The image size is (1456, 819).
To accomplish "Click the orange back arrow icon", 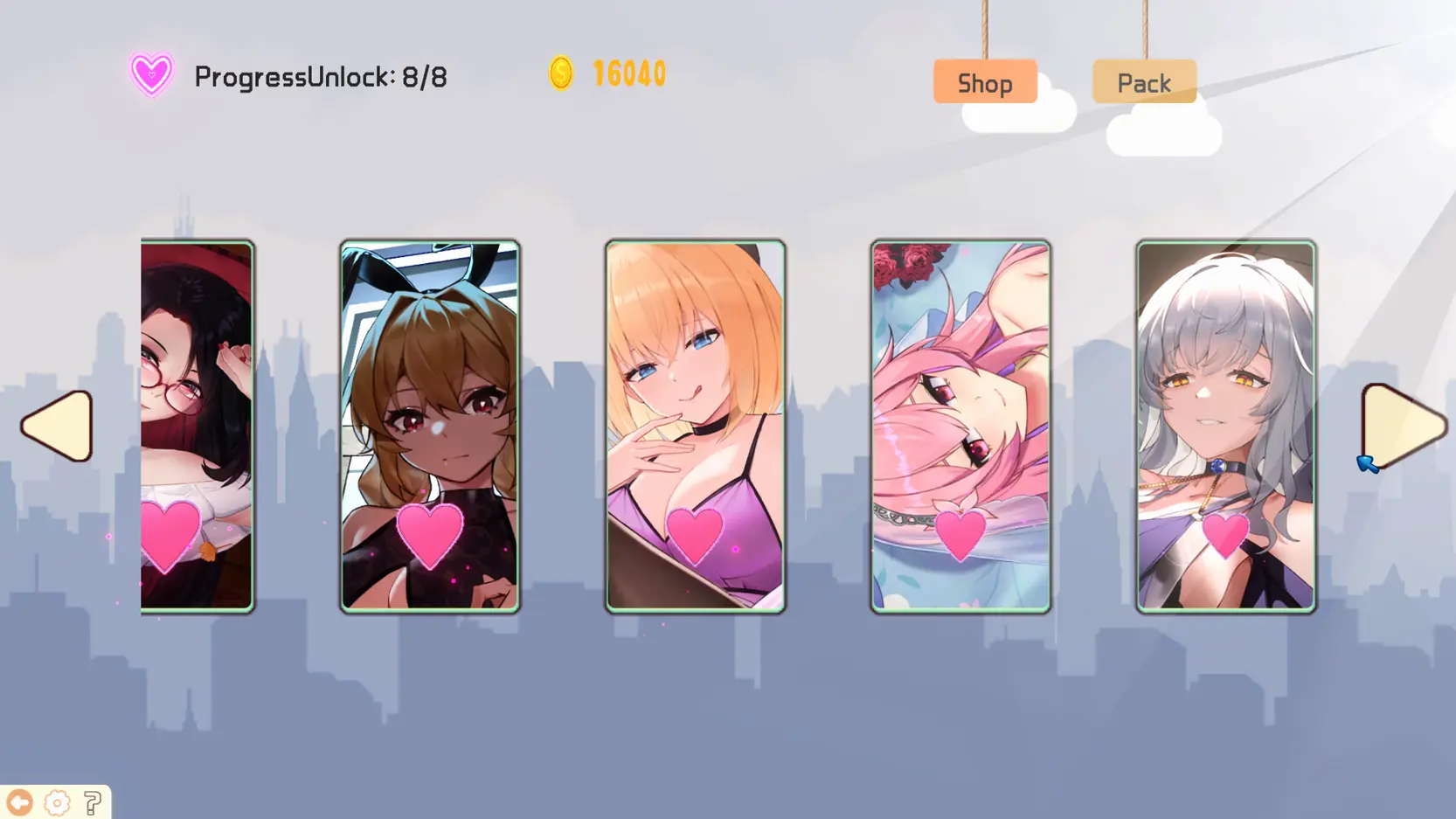I will [x=19, y=802].
